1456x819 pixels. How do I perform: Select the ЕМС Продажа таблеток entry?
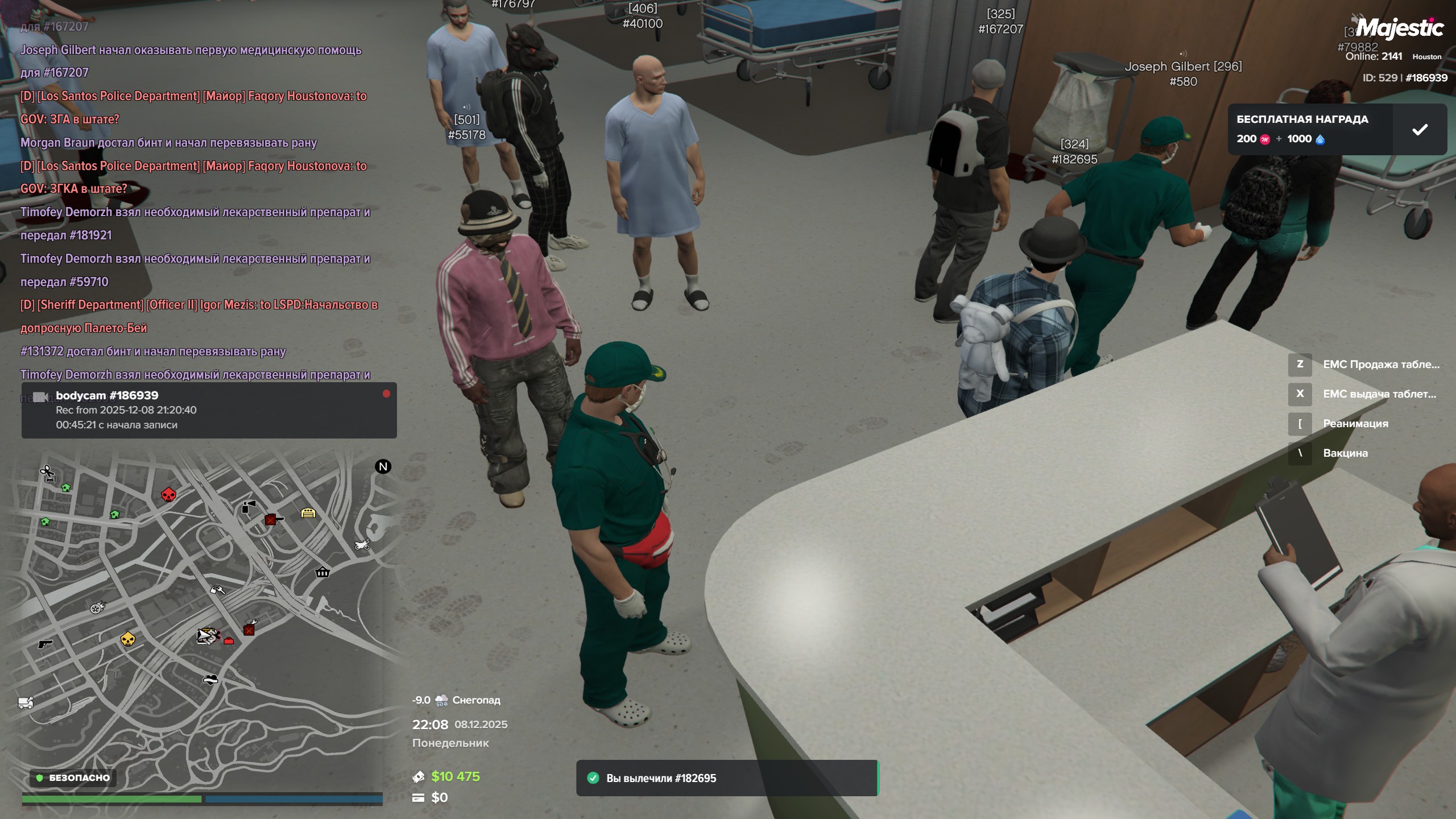coord(1380,365)
